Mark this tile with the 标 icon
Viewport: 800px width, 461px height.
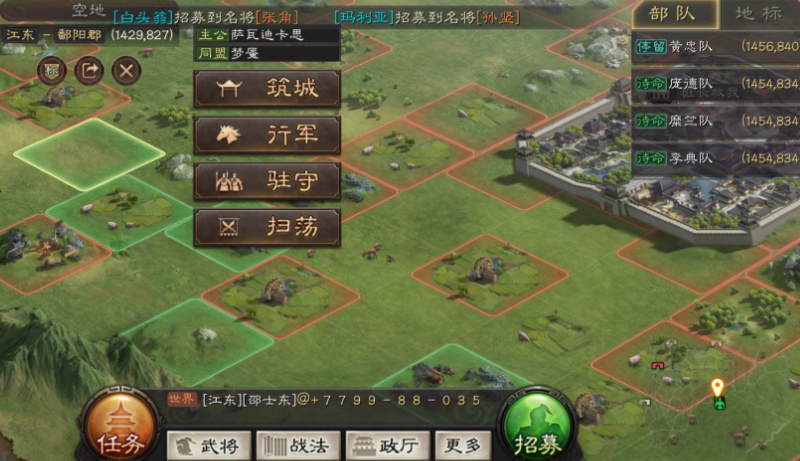point(53,70)
